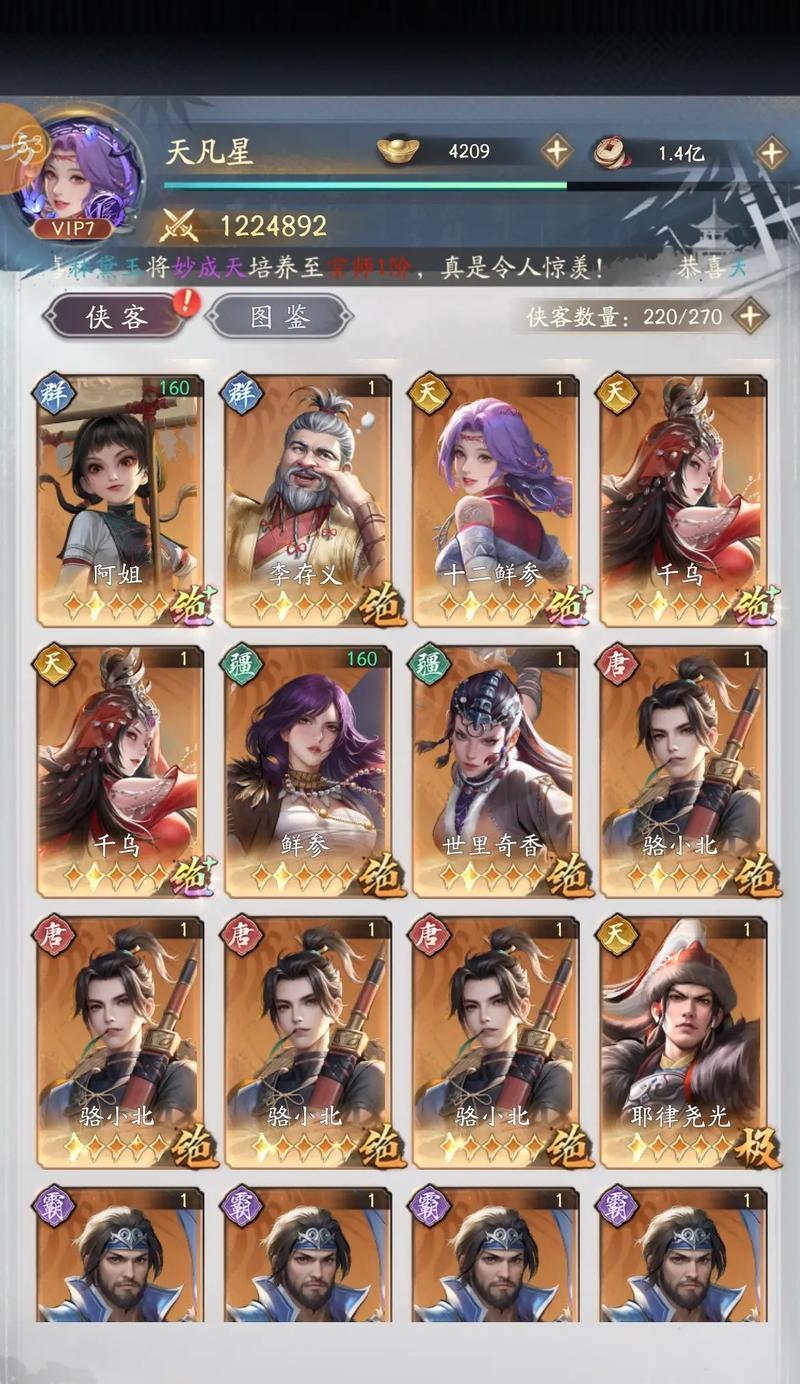Add more gold ingots with plus button
Viewport: 800px width, 1384px height.
(x=556, y=152)
